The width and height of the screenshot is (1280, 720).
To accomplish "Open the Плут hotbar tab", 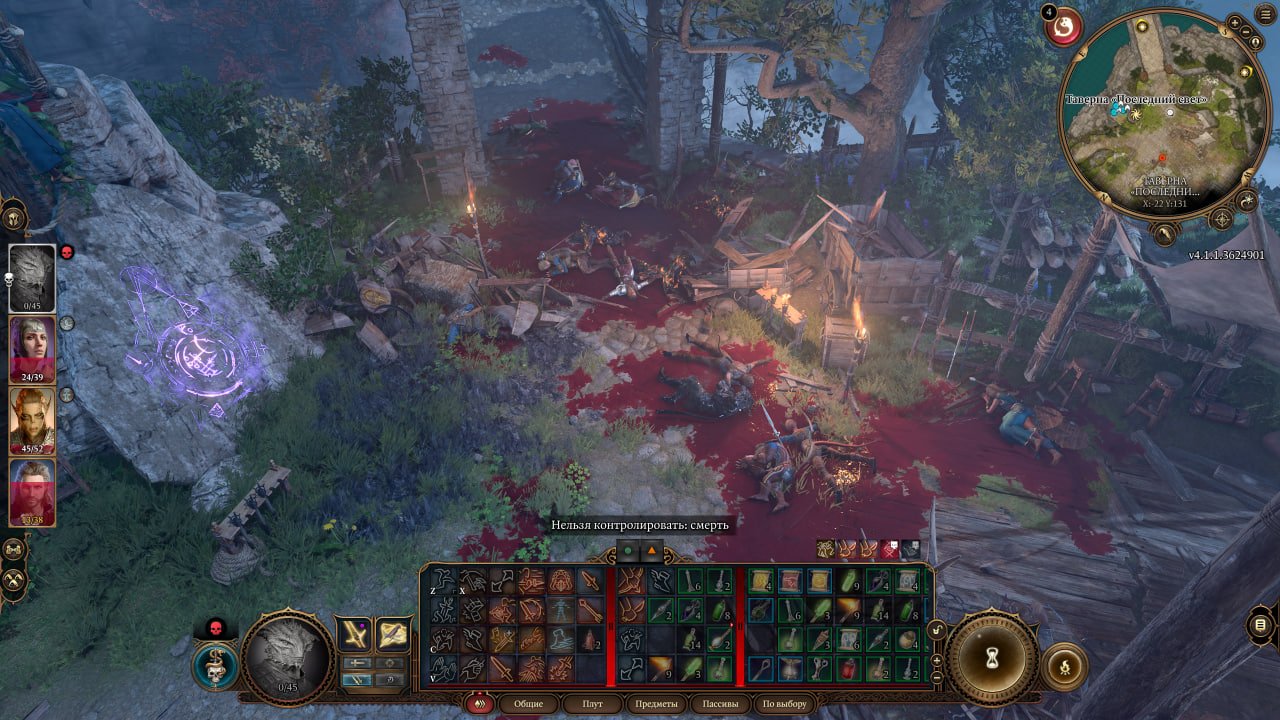I will click(593, 704).
